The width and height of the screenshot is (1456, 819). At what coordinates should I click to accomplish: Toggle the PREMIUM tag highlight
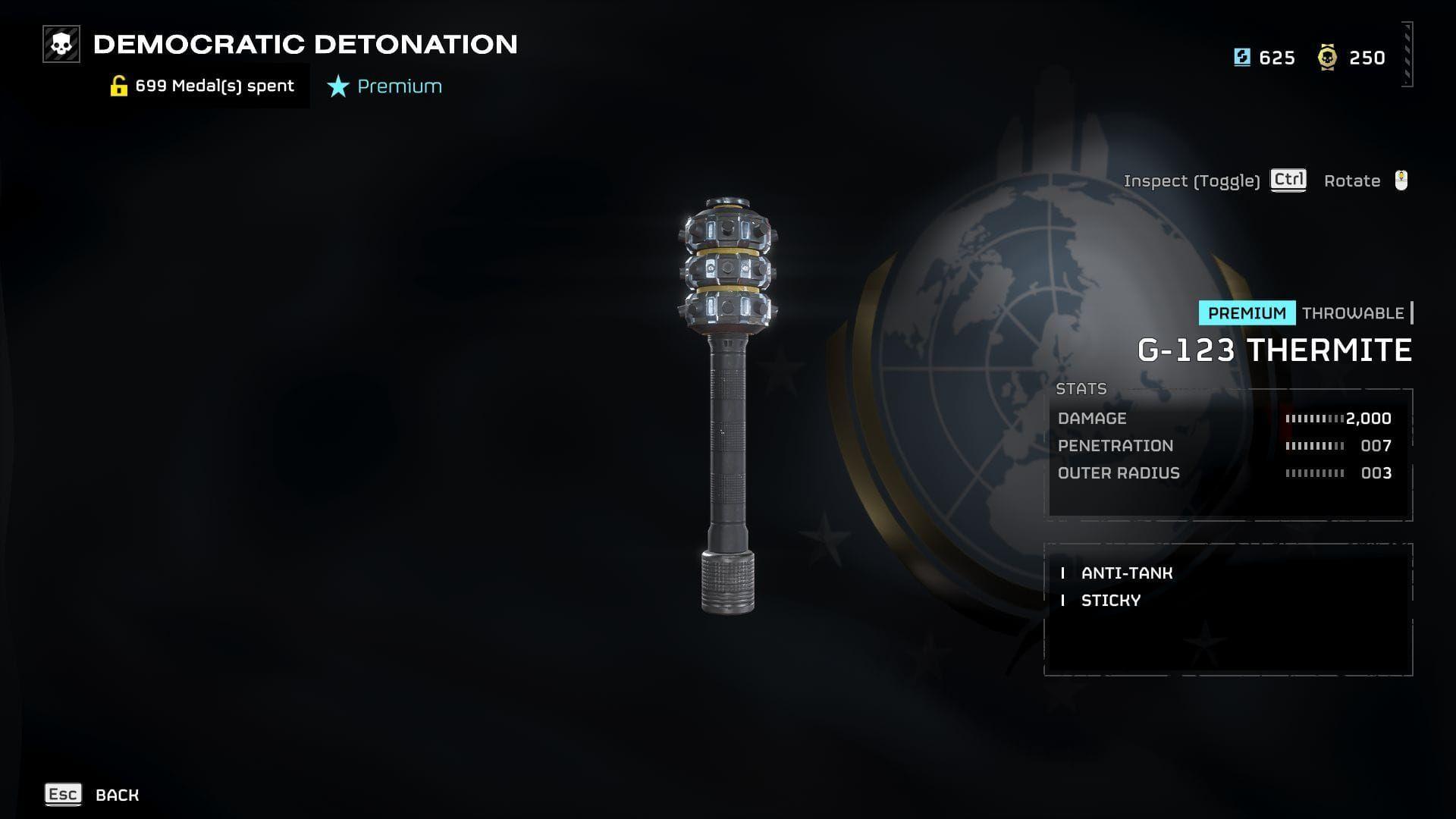(x=1246, y=313)
